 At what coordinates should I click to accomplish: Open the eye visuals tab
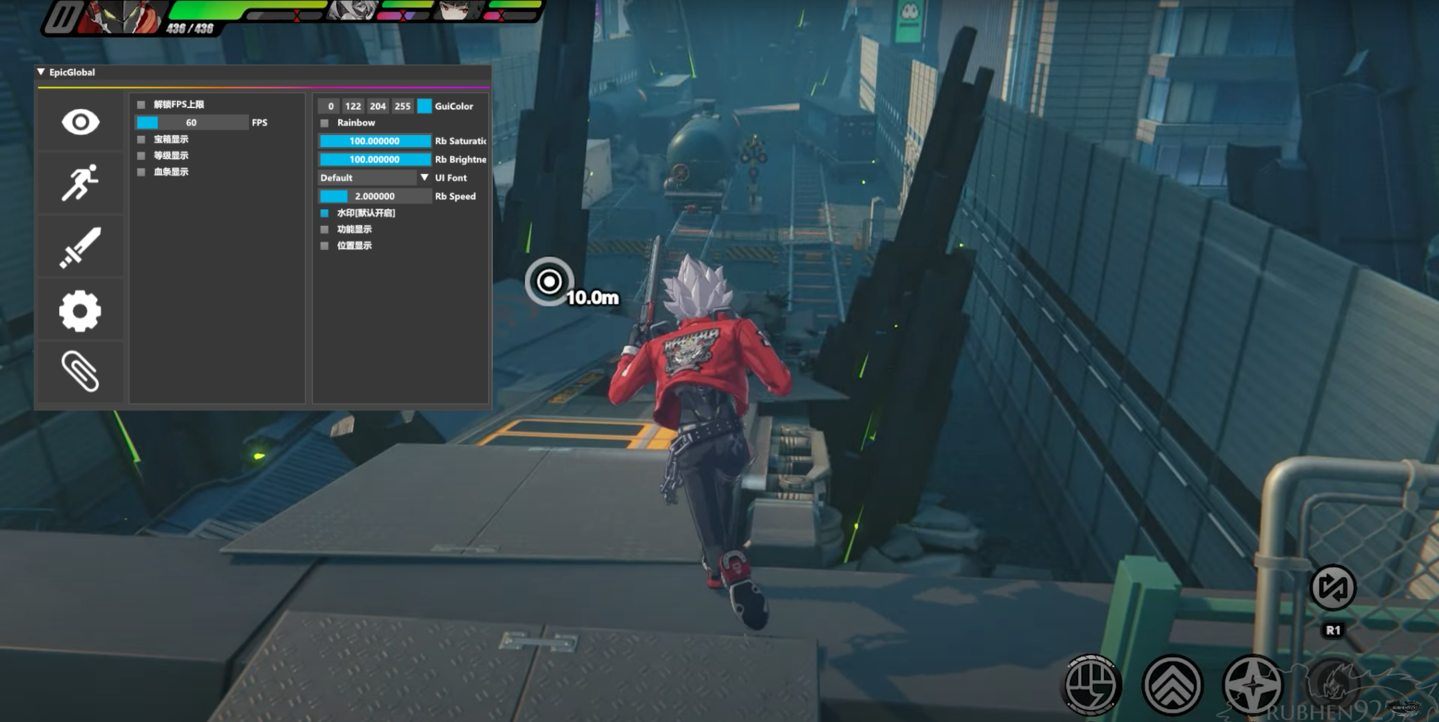click(80, 122)
